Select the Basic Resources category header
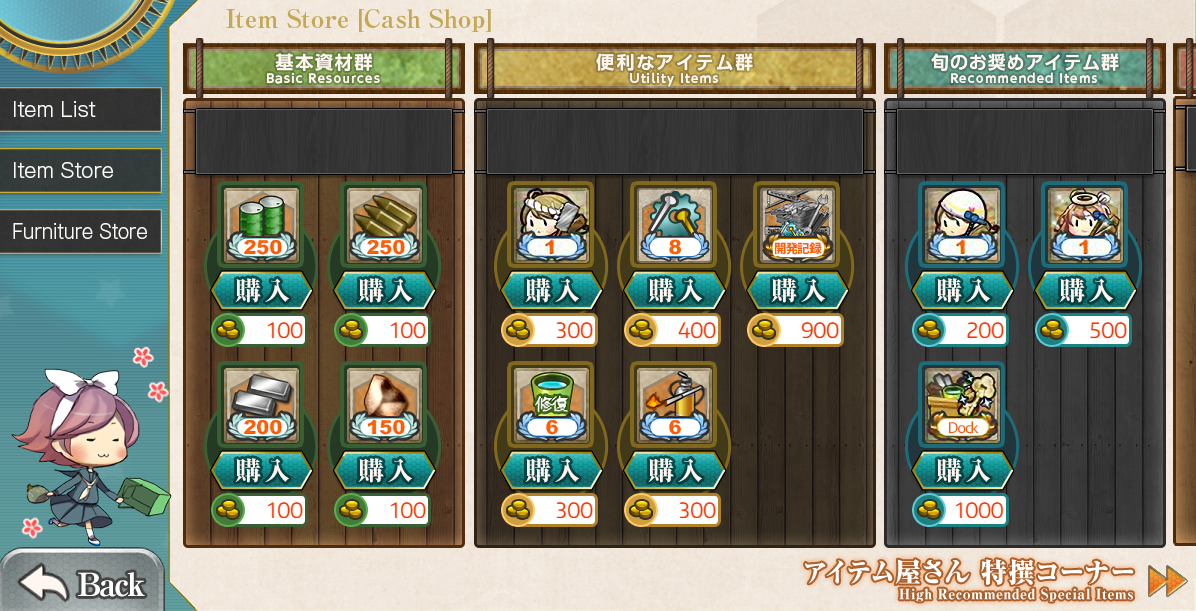Screen dimensions: 1196x611 pyautogui.click(x=323, y=68)
